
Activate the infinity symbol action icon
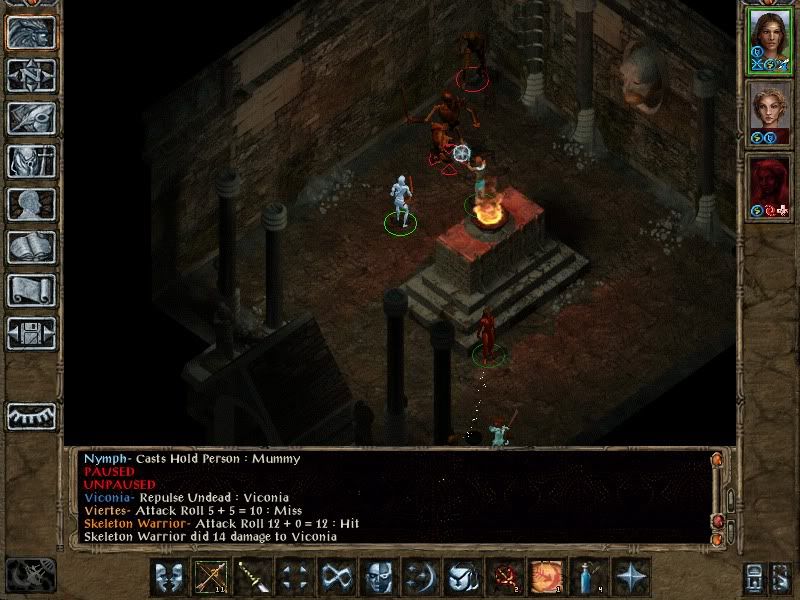click(x=336, y=577)
